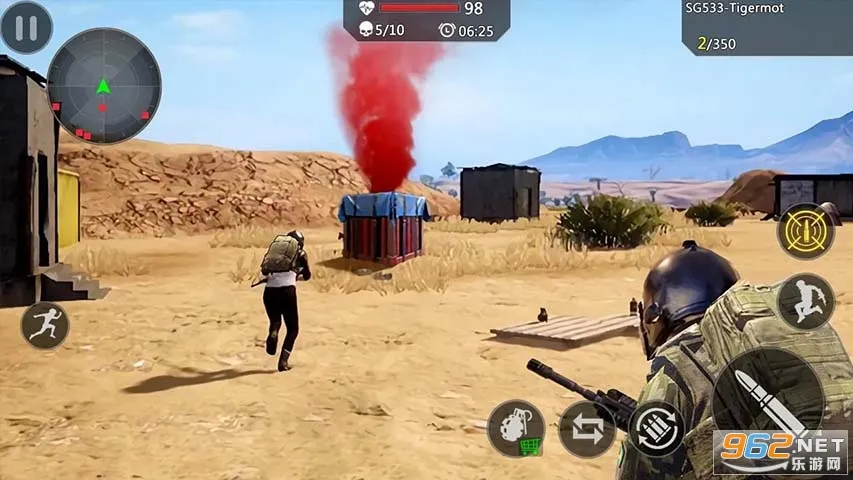The image size is (853, 480).
Task: Switch weapons with the swap arrows button
Action: coord(587,429)
